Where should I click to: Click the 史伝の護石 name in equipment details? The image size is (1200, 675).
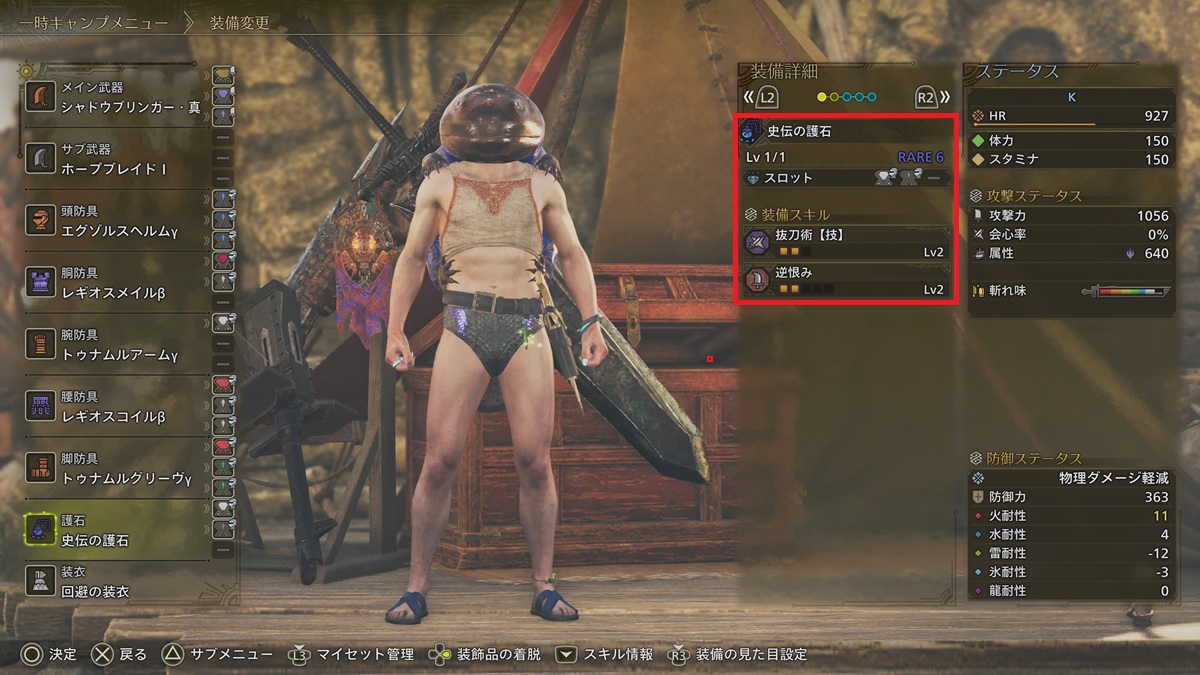pyautogui.click(x=798, y=132)
